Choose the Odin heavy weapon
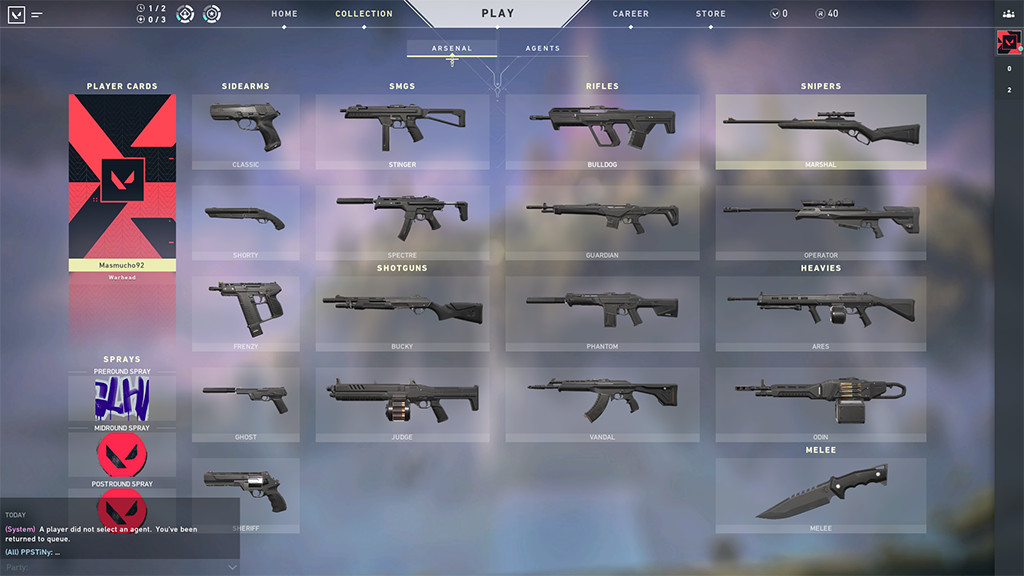1024x576 pixels. pyautogui.click(x=820, y=404)
